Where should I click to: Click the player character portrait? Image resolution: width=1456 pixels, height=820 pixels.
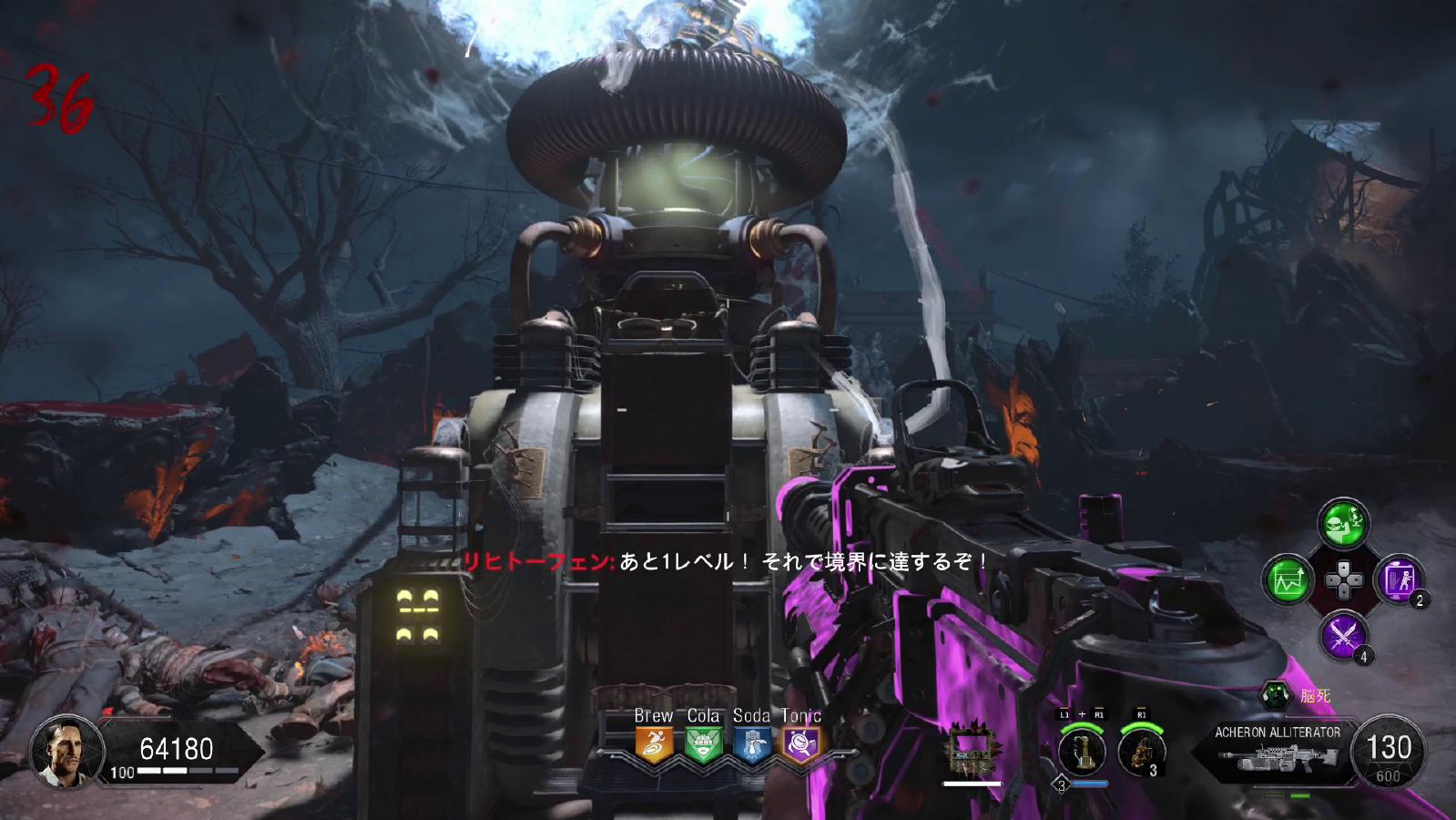pos(66,750)
